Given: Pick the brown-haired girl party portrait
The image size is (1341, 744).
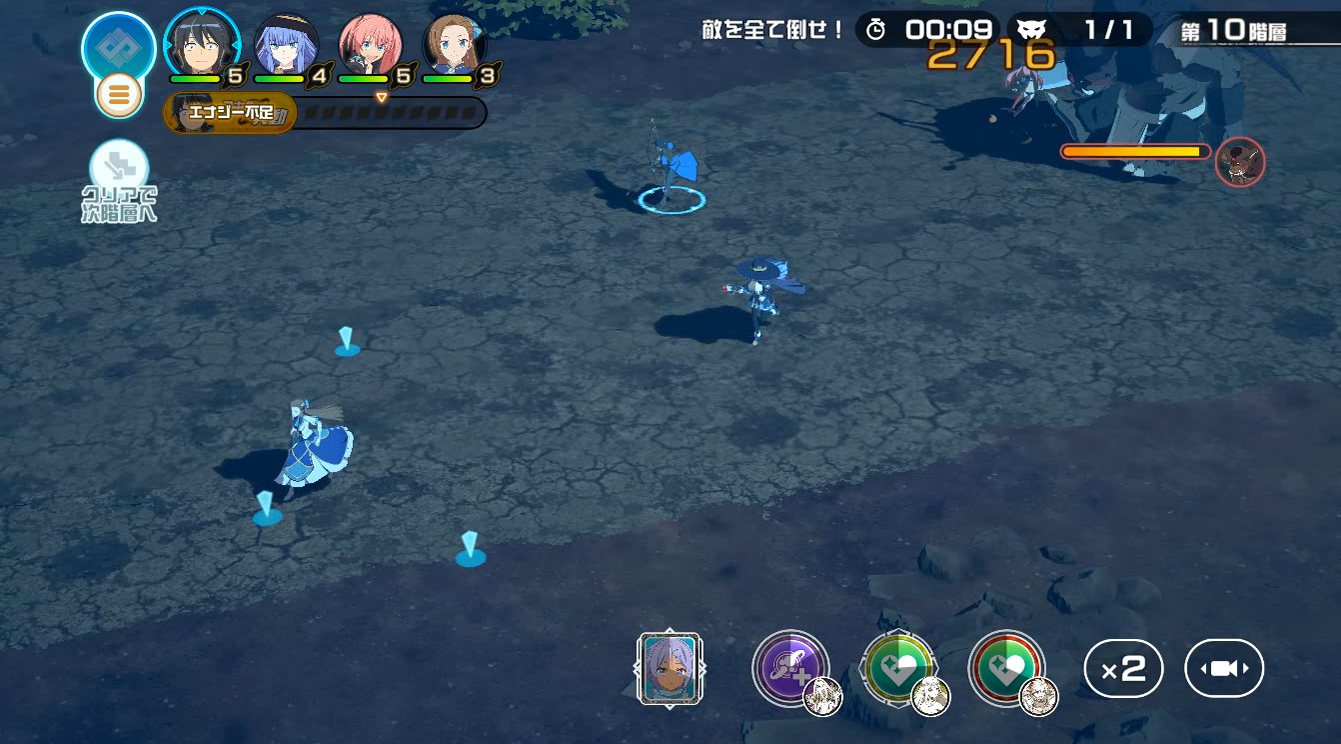Looking at the screenshot, I should 454,45.
